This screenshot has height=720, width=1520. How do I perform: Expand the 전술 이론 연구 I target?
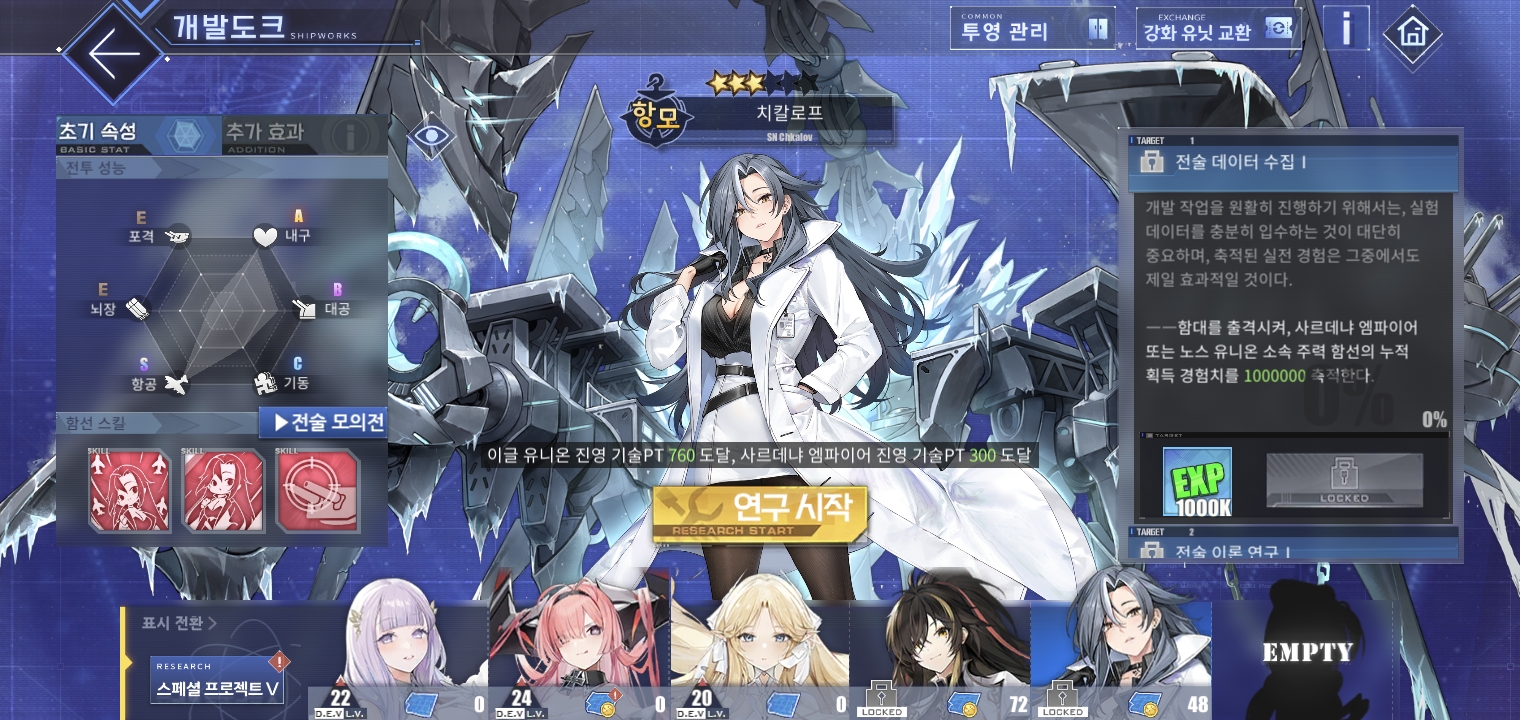point(1294,548)
